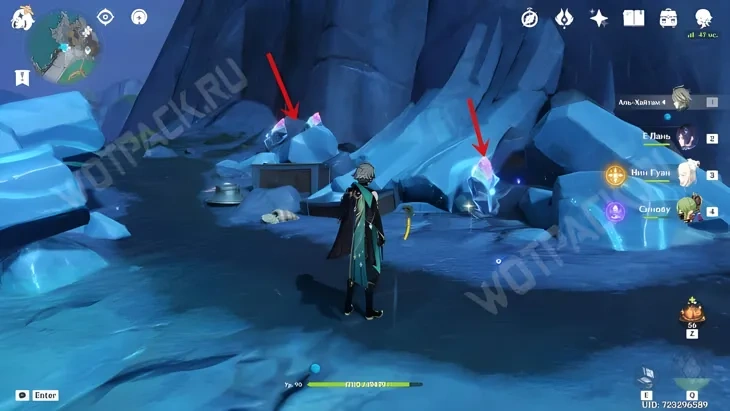The height and width of the screenshot is (411, 730).
Task: Open the world map via the minimap
Action: point(61,44)
